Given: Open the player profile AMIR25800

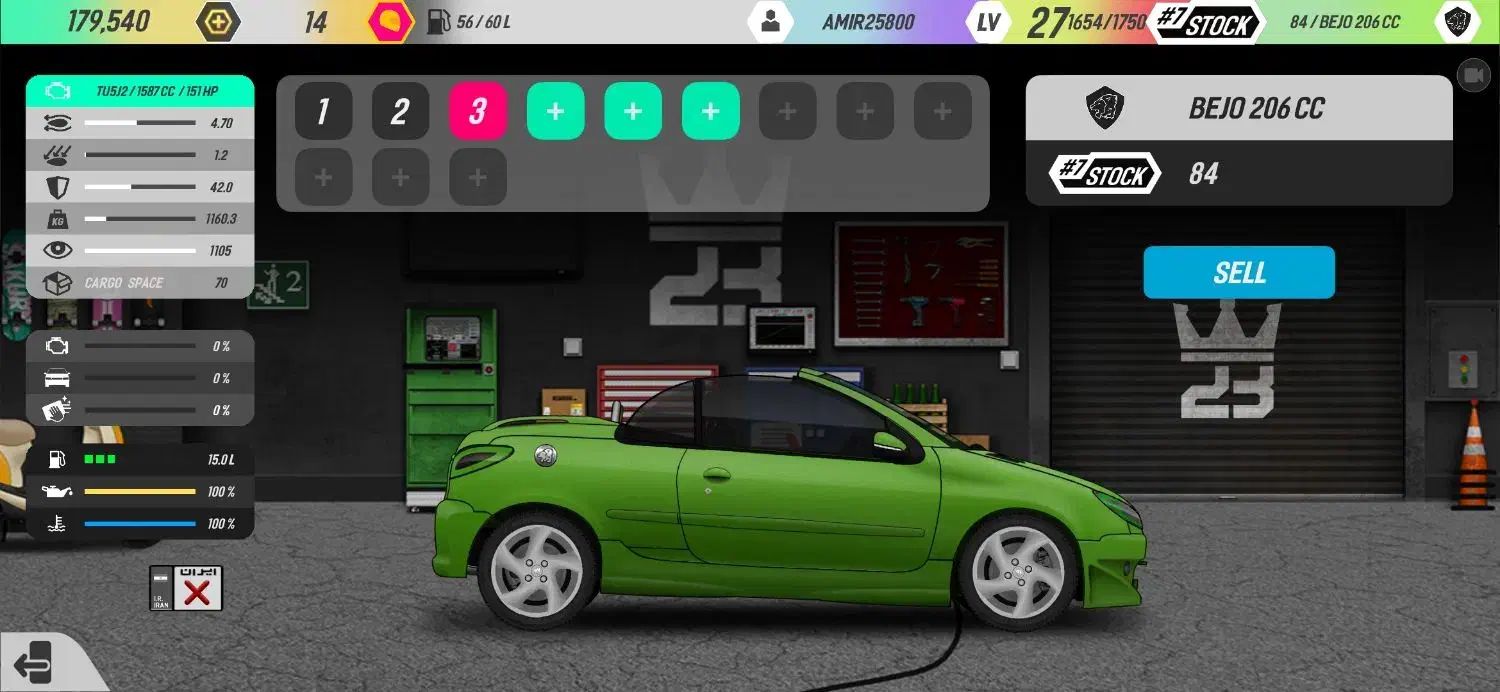Looking at the screenshot, I should (770, 22).
